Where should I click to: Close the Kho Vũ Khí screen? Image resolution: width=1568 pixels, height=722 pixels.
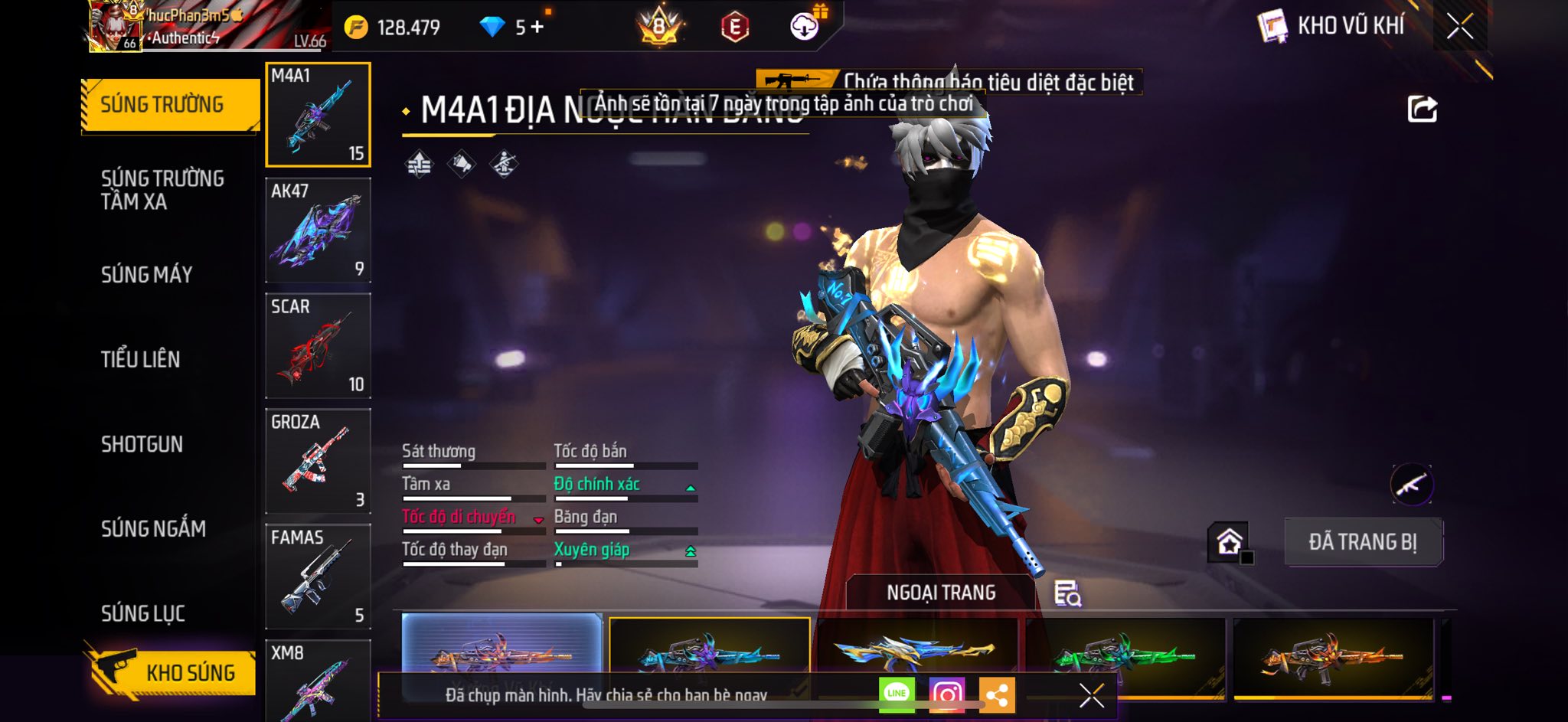(x=1459, y=26)
